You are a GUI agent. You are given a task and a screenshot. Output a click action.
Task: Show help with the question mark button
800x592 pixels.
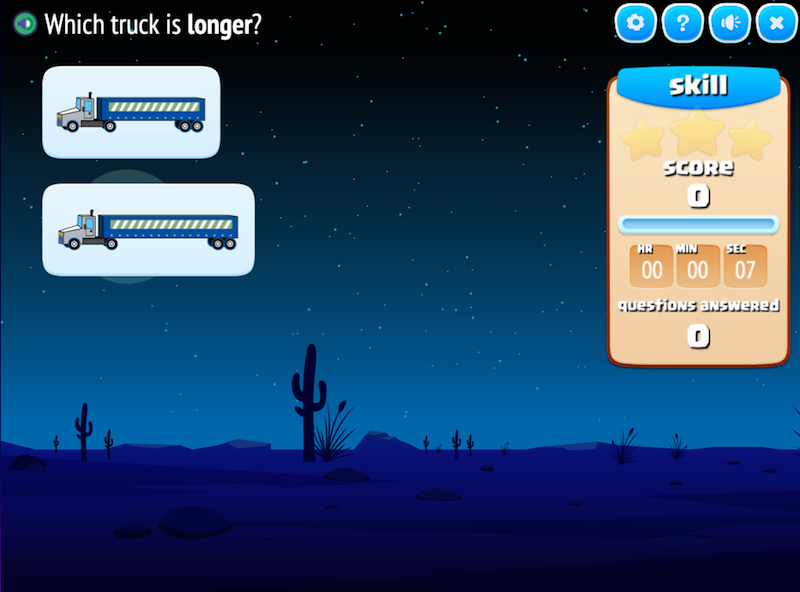683,23
